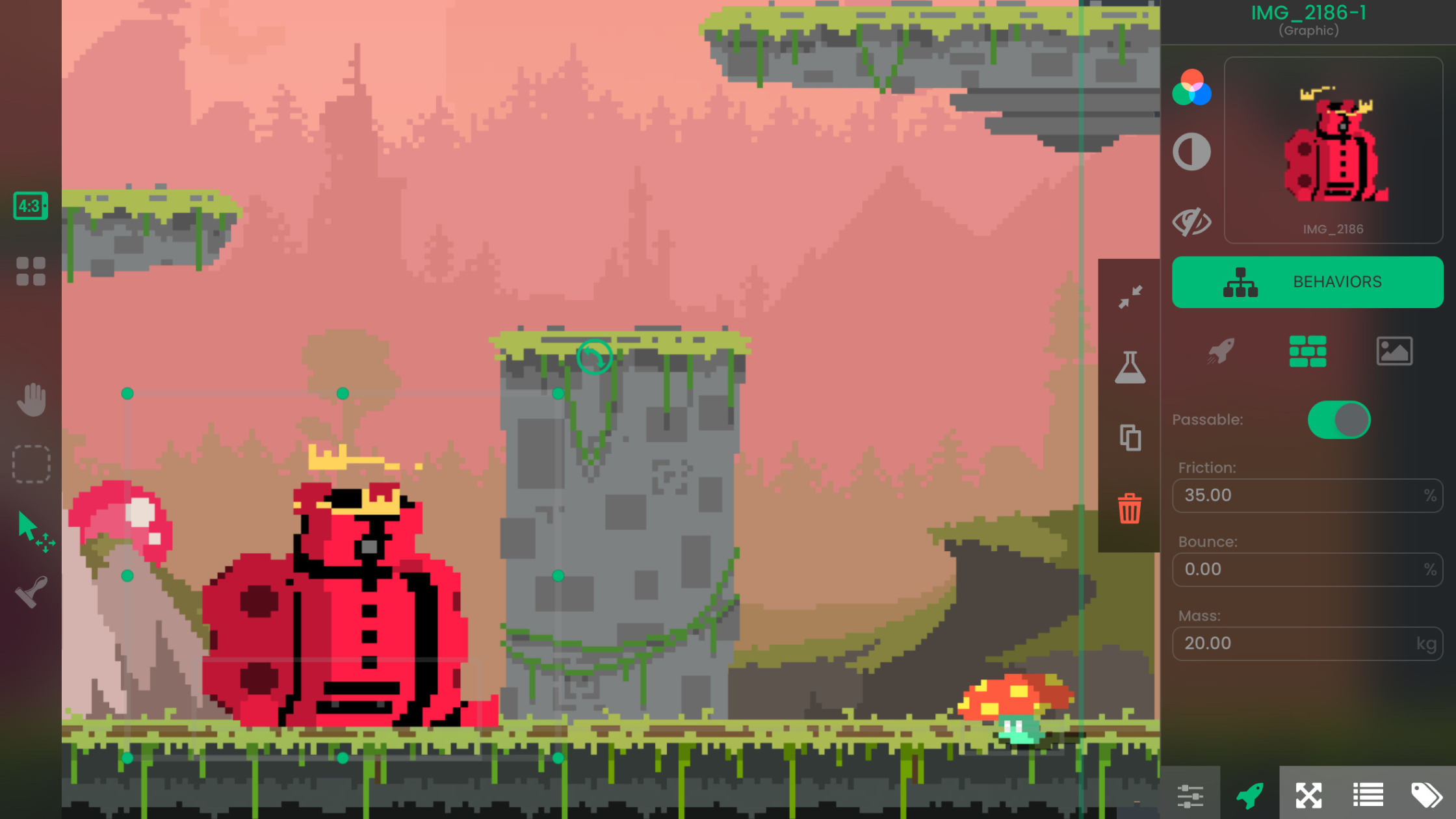Image resolution: width=1456 pixels, height=819 pixels.
Task: Switch to the rocket physics tab
Action: coord(1221,351)
